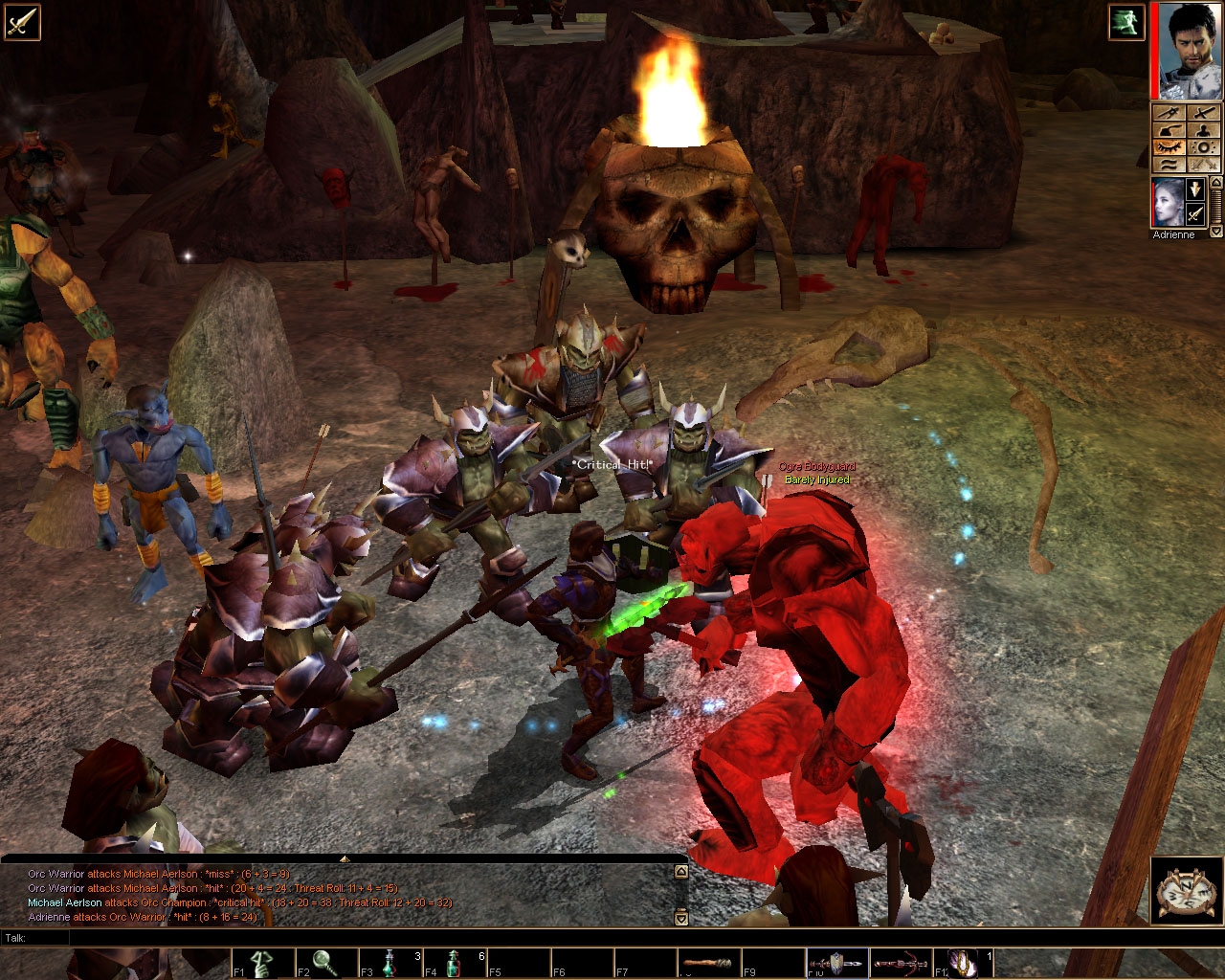Select Adrienne's companion portrait
The height and width of the screenshot is (980, 1225).
1168,202
